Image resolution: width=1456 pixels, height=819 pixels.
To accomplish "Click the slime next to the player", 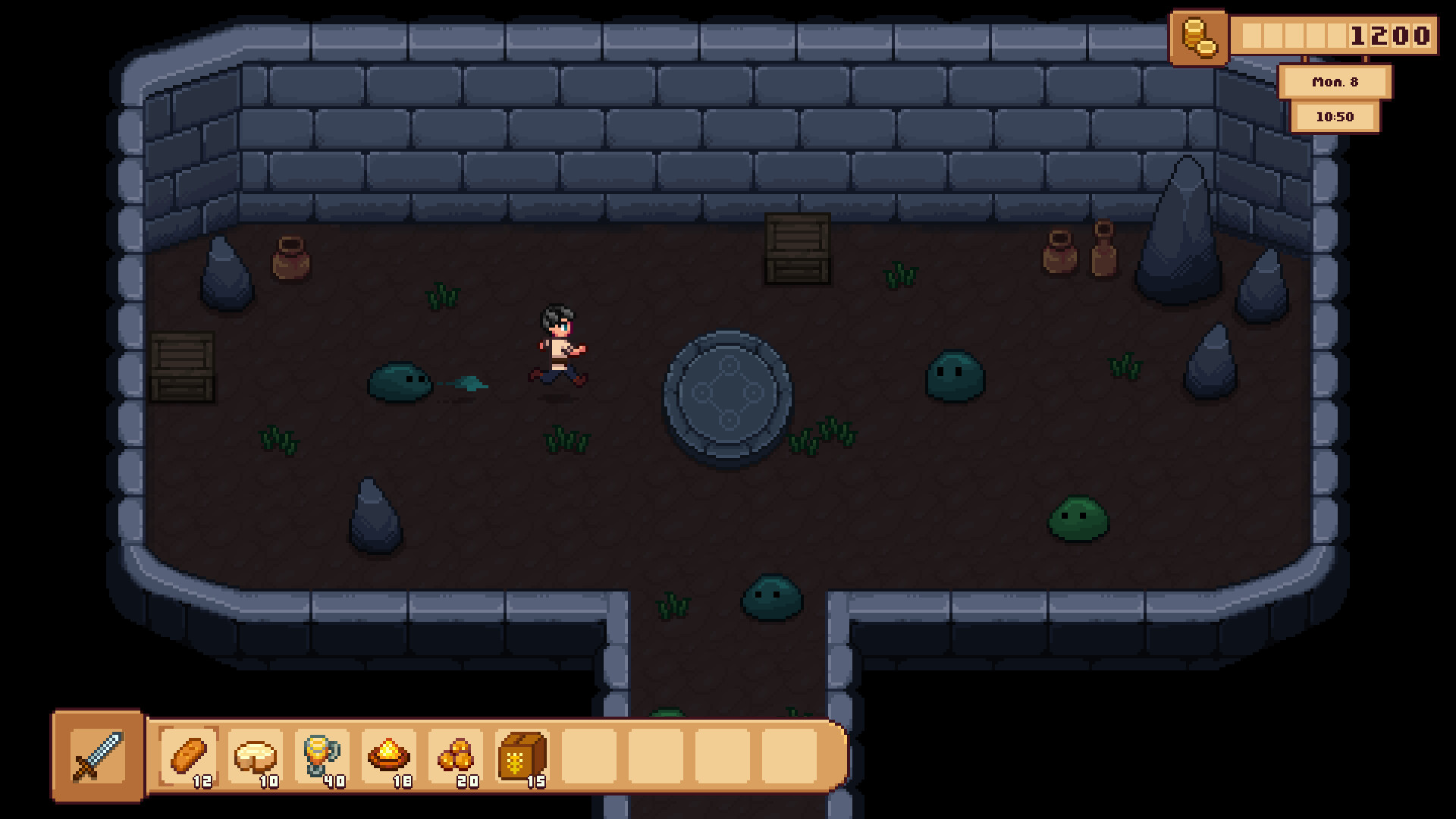I will [x=400, y=383].
